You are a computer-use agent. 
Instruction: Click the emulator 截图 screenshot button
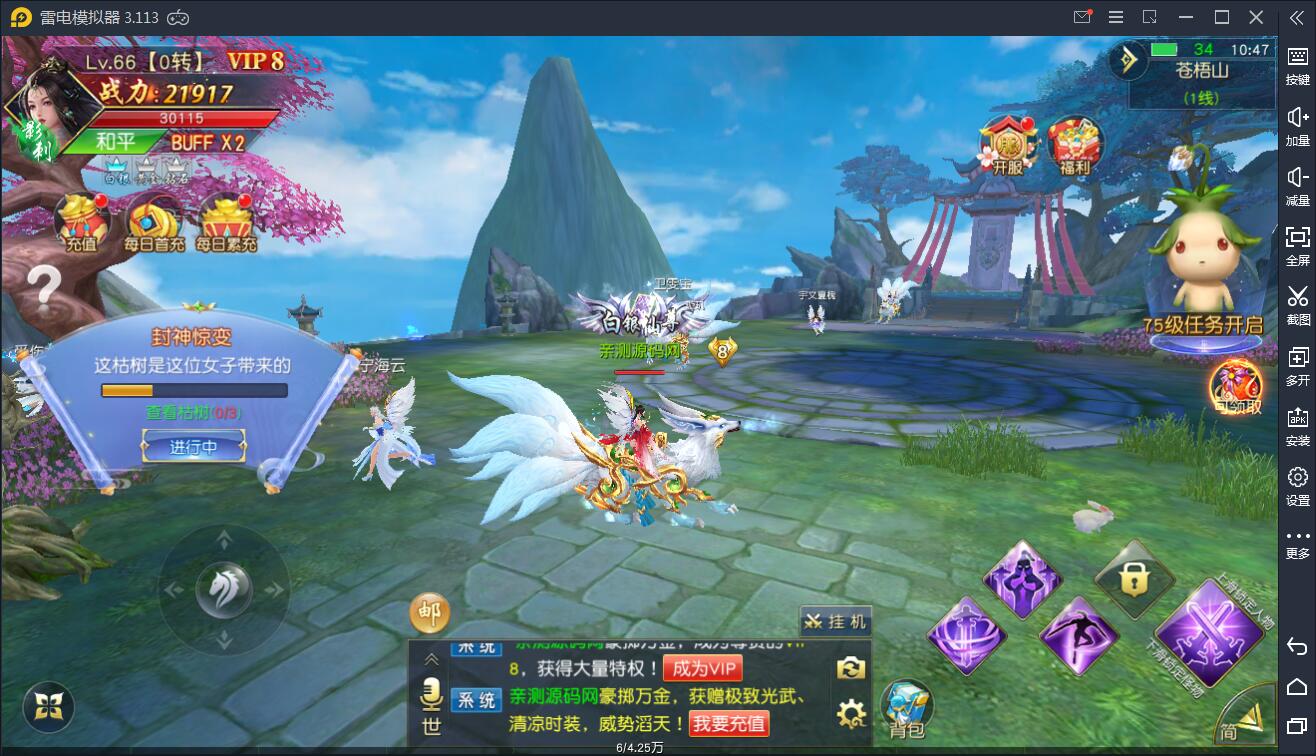pyautogui.click(x=1298, y=303)
